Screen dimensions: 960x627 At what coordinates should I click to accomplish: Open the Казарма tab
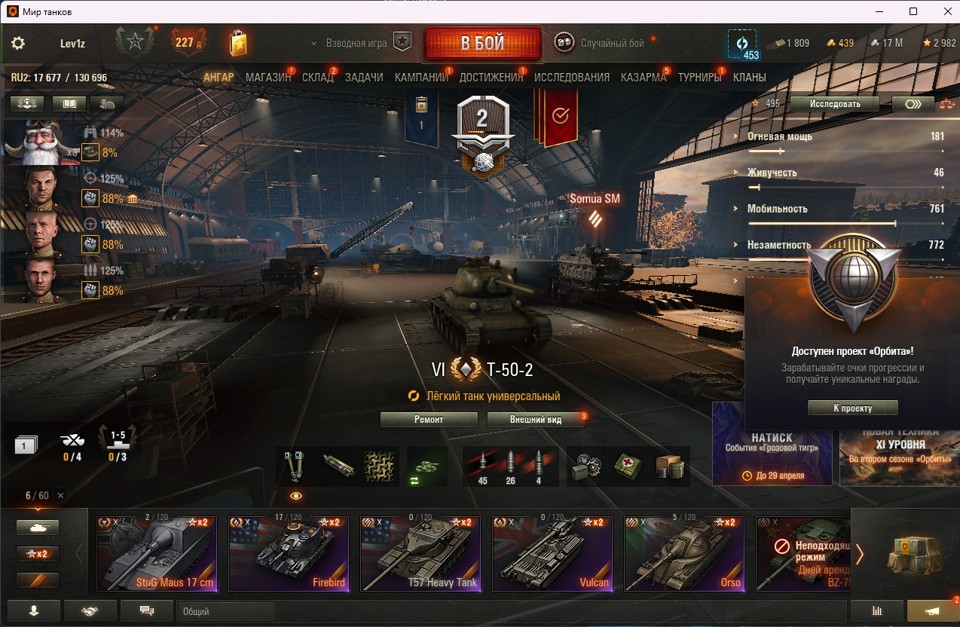click(643, 77)
